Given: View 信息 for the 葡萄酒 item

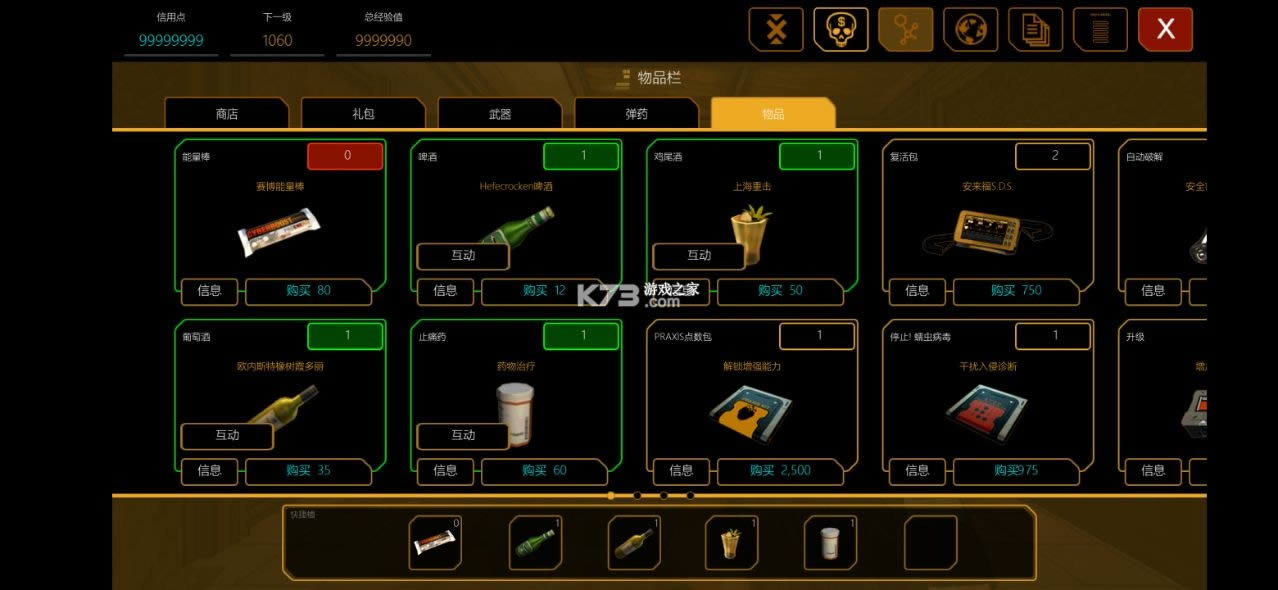Looking at the screenshot, I should (x=209, y=471).
